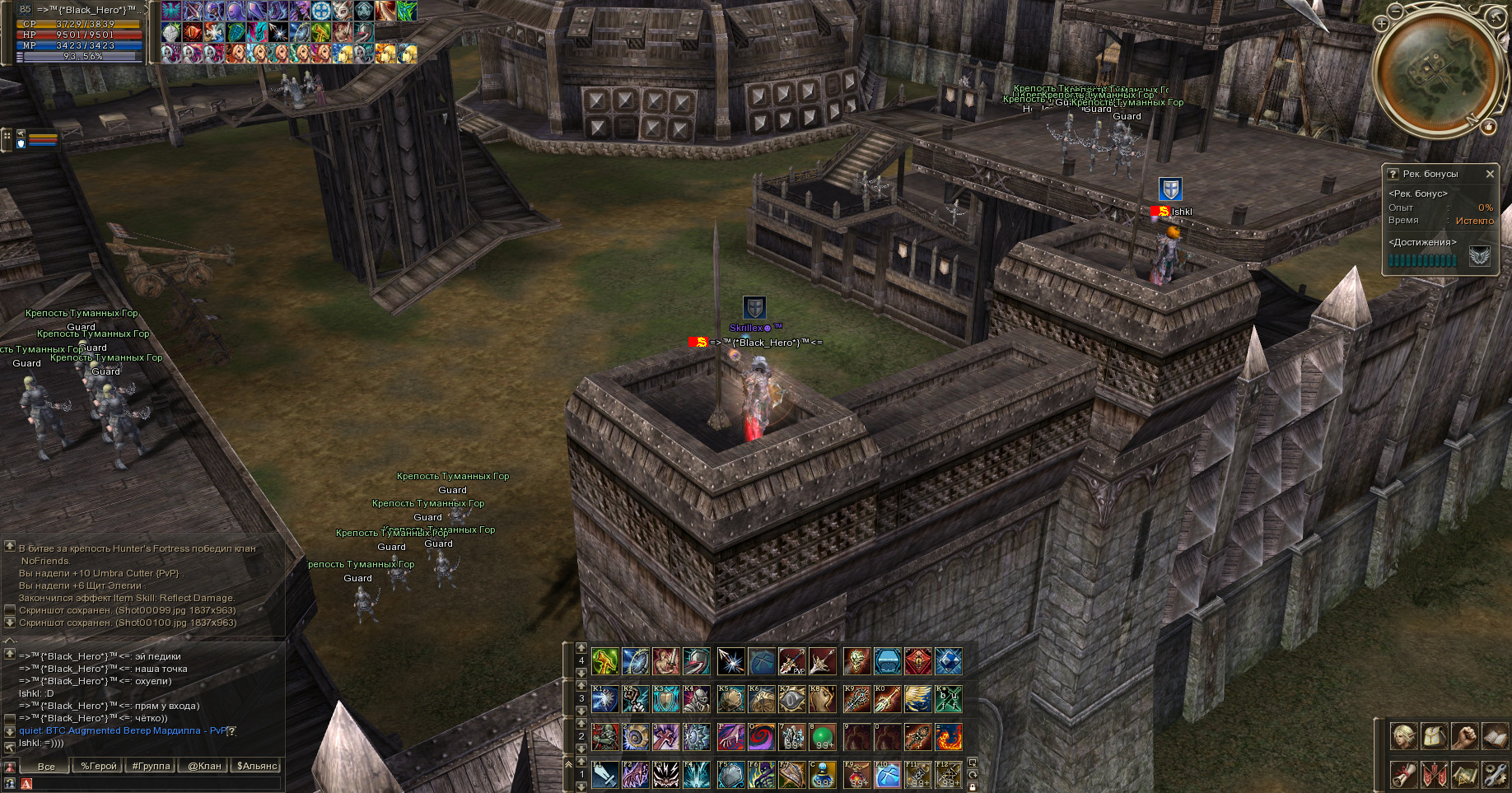The image size is (1512, 793).
Task: Use the F1 sword attack skill
Action: pyautogui.click(x=605, y=775)
